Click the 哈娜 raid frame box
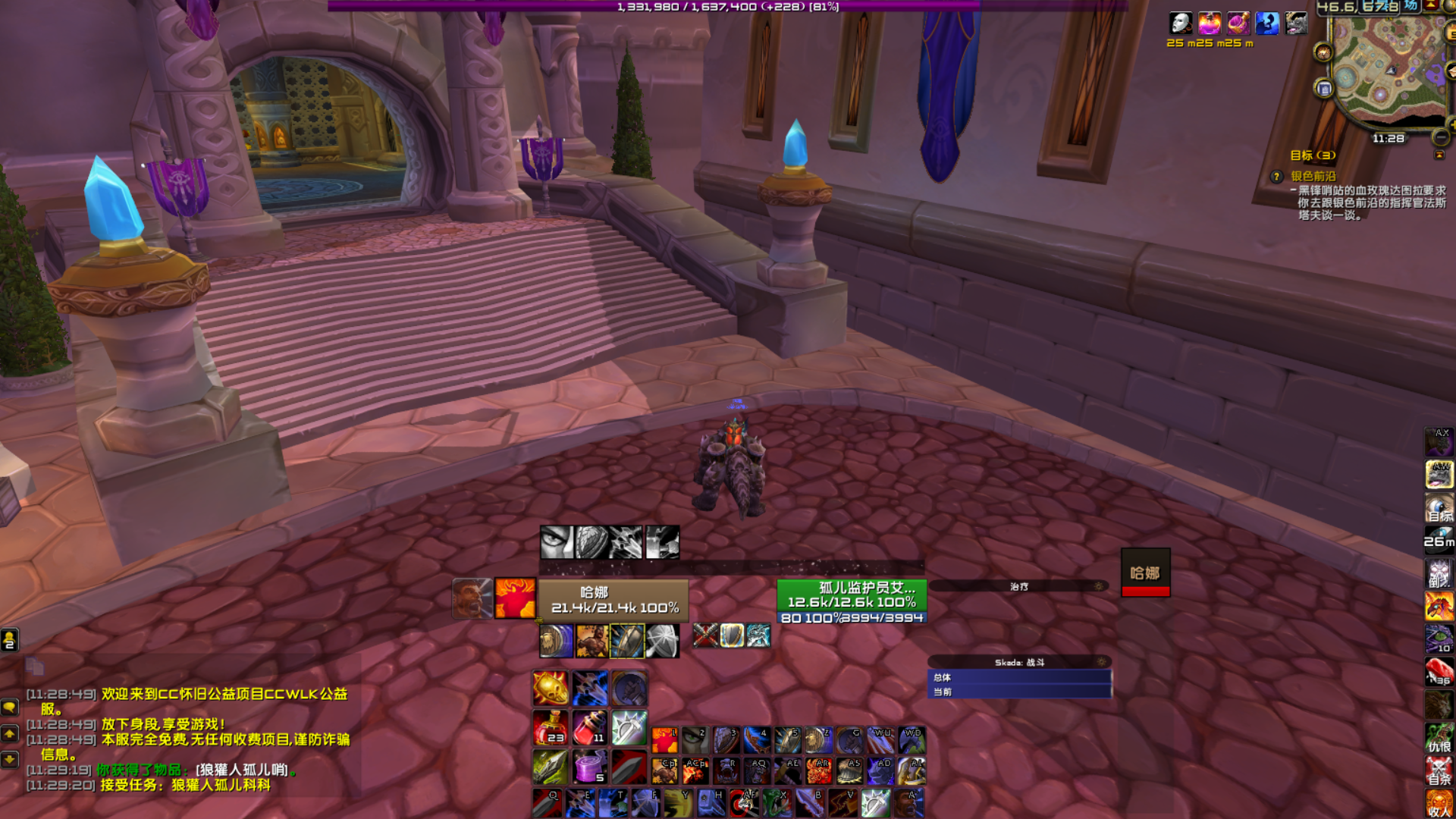 (1145, 573)
